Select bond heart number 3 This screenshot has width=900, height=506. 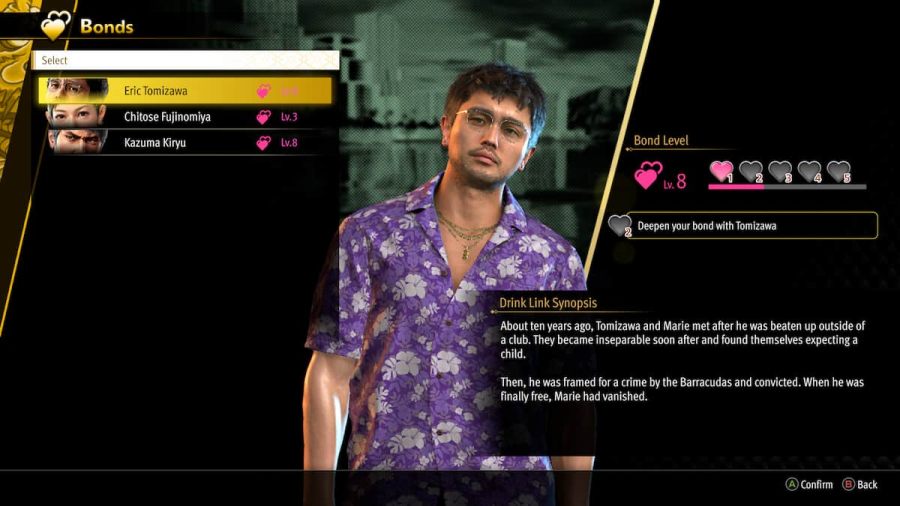pyautogui.click(x=780, y=171)
